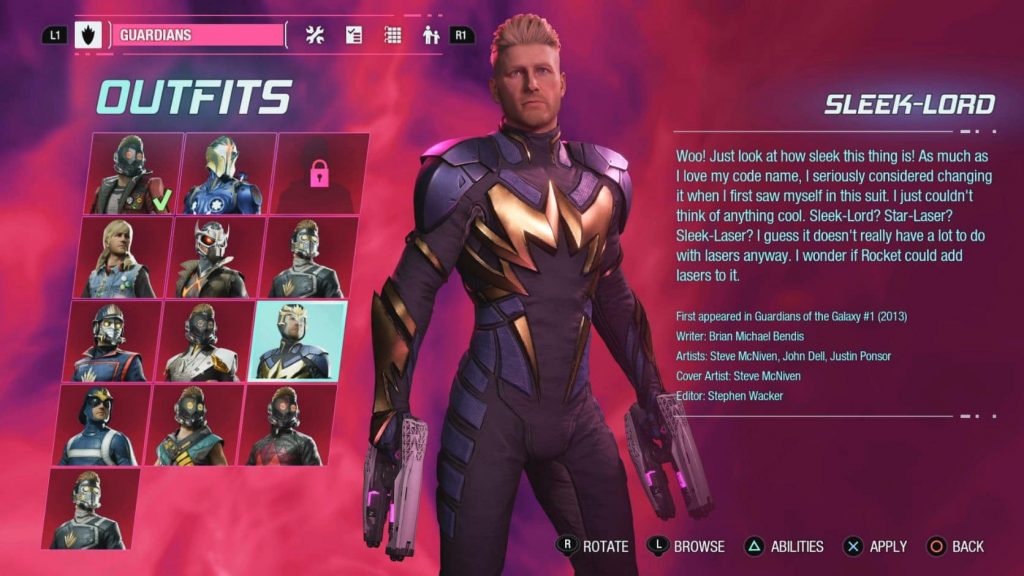Switch to the checklist tab
The width and height of the screenshot is (1024, 576).
pos(354,35)
